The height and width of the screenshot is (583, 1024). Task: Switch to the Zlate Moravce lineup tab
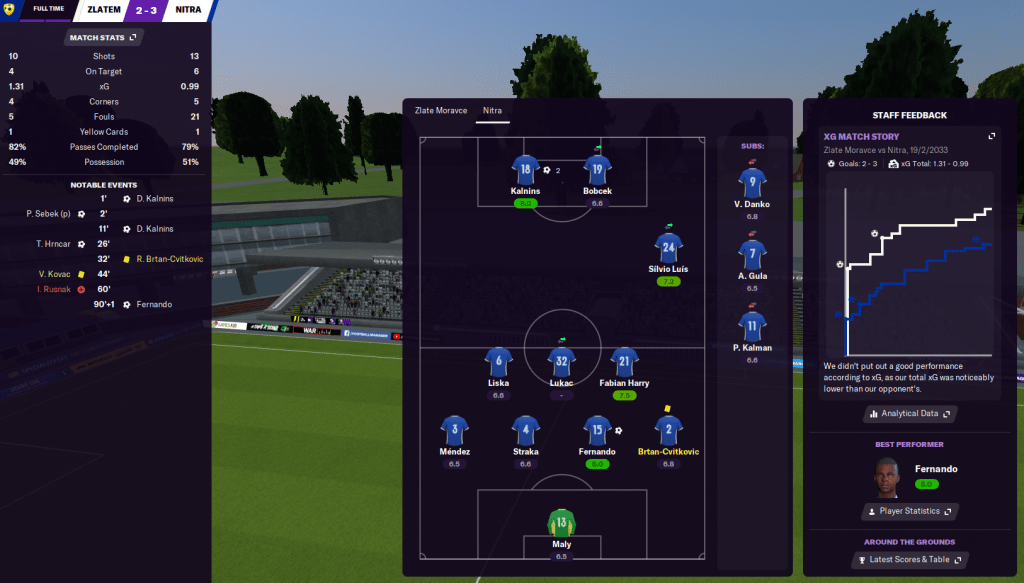441,110
